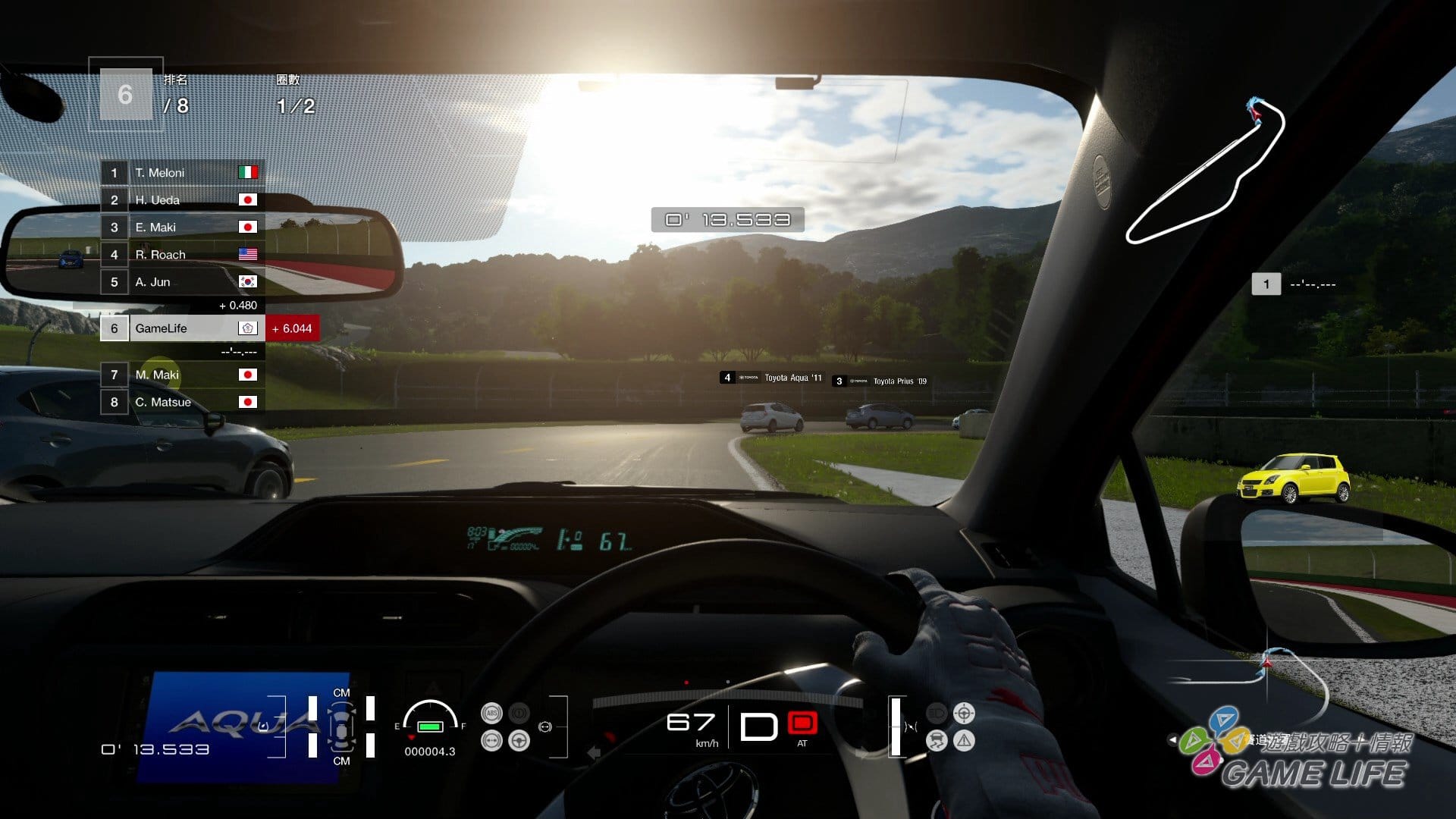Click the Toyota Prius '09 opponent tag
Viewport: 1456px width, 819px height.
tap(881, 381)
